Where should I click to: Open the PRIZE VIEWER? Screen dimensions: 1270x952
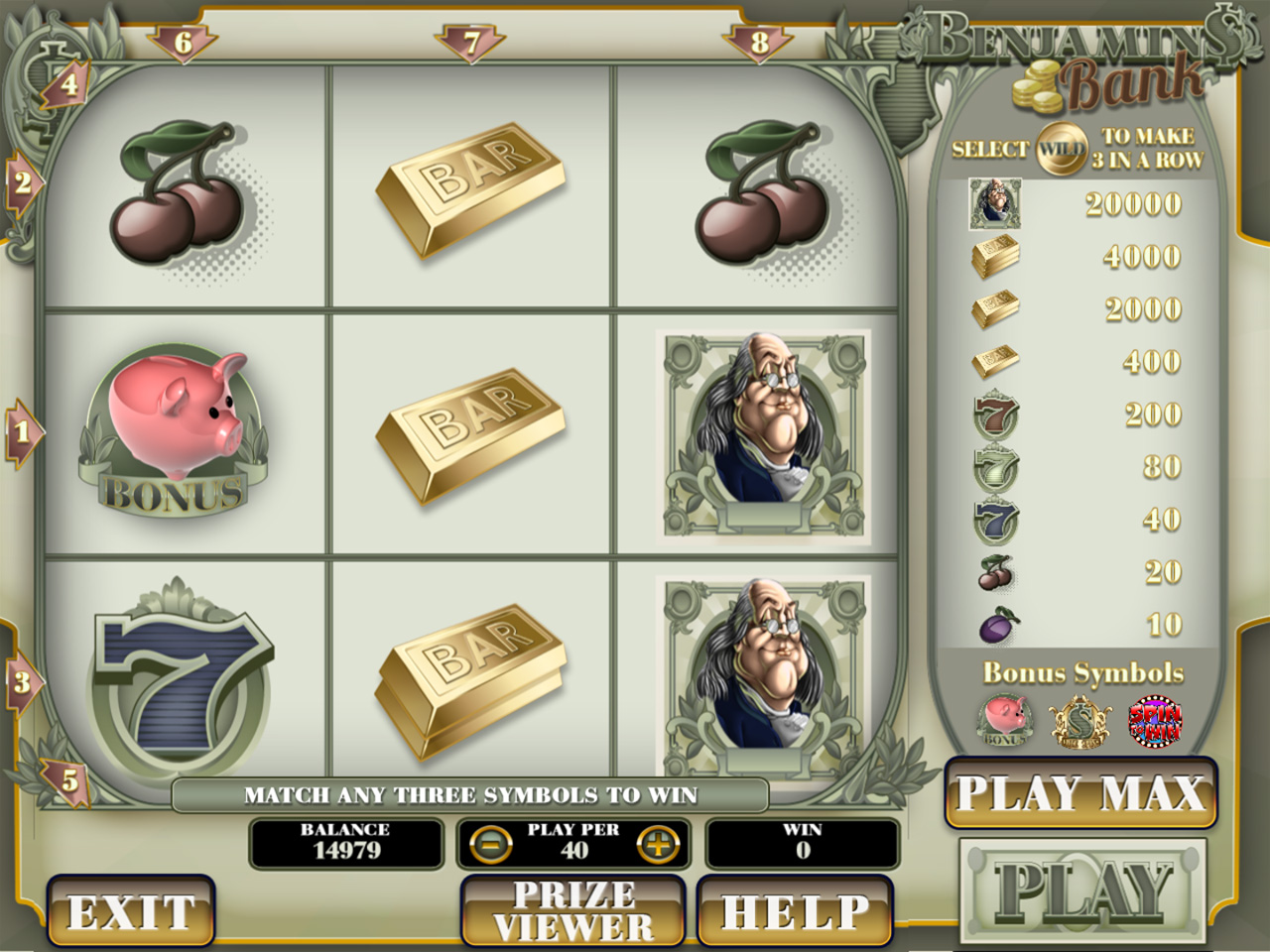coord(573,912)
